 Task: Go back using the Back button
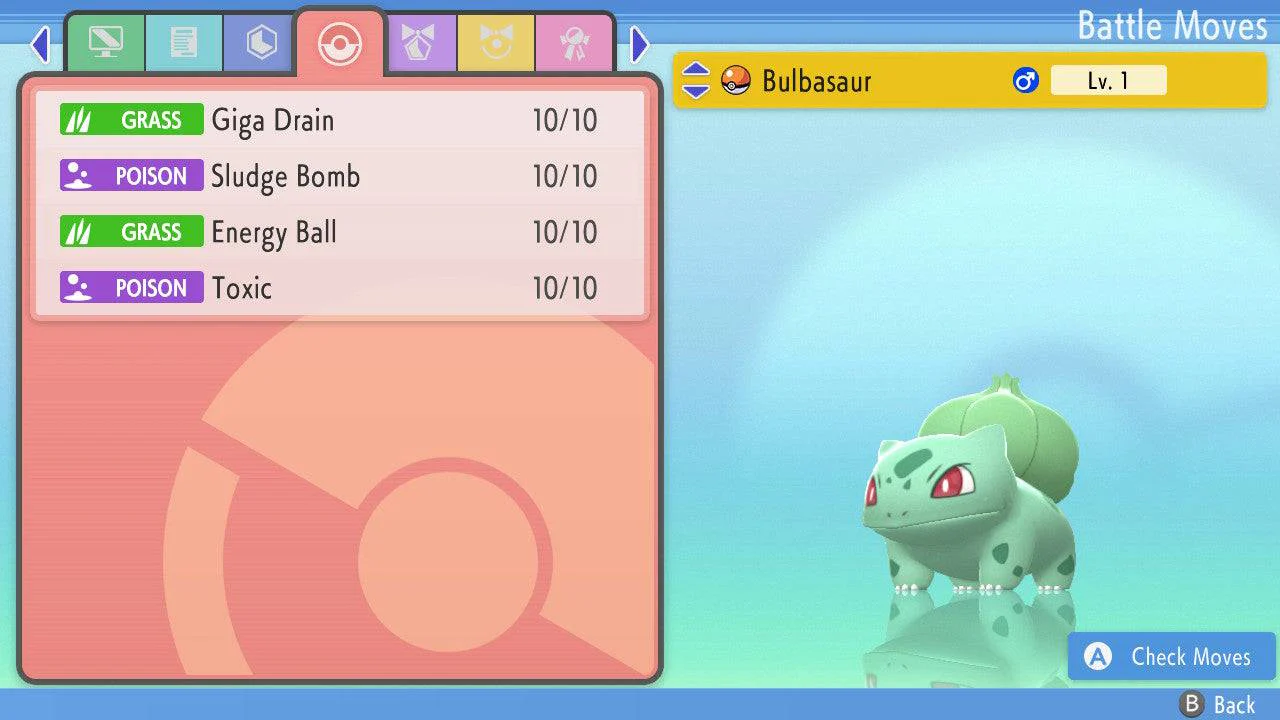pyautogui.click(x=1218, y=705)
